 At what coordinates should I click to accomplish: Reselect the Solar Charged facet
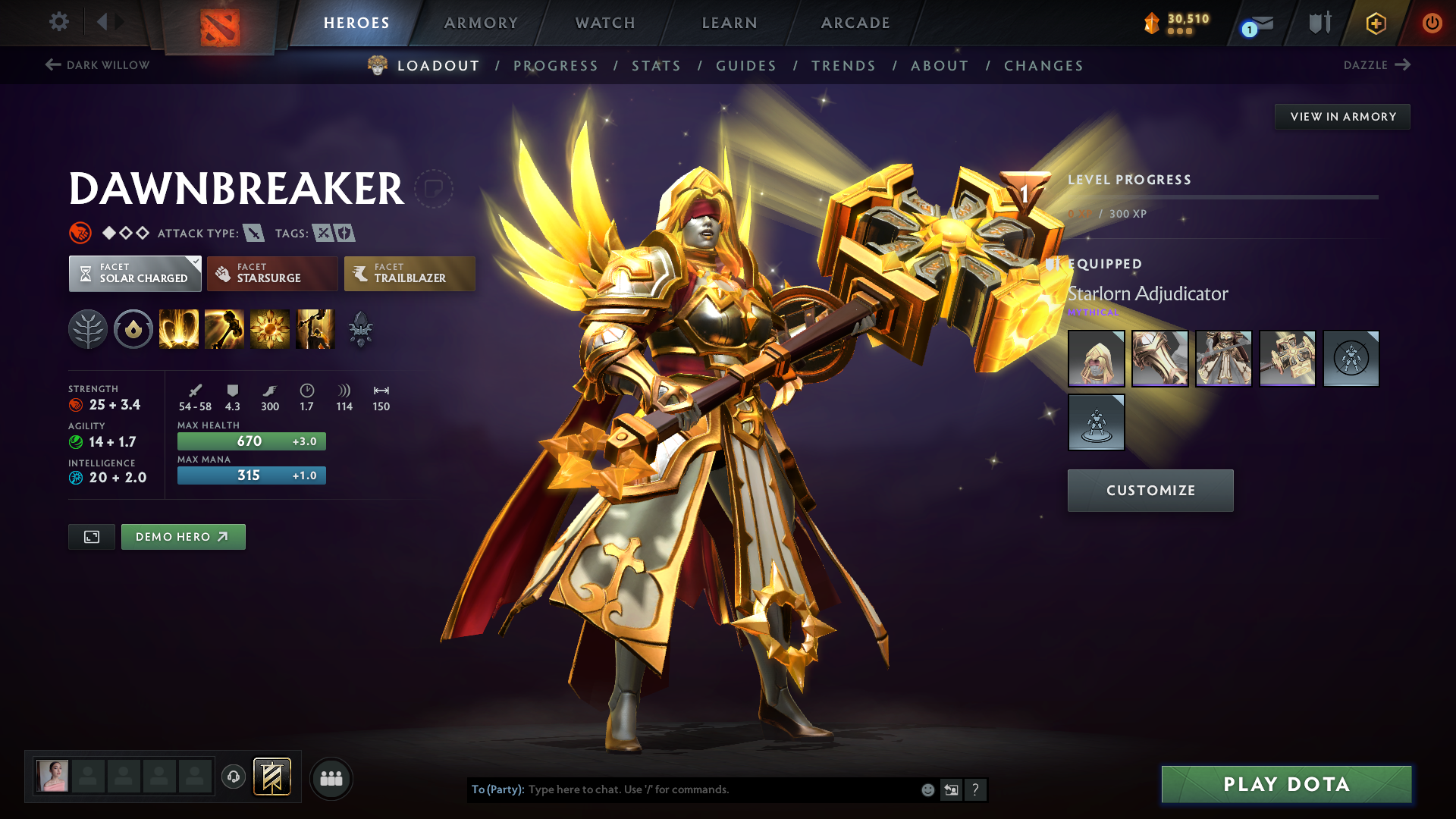pos(134,273)
